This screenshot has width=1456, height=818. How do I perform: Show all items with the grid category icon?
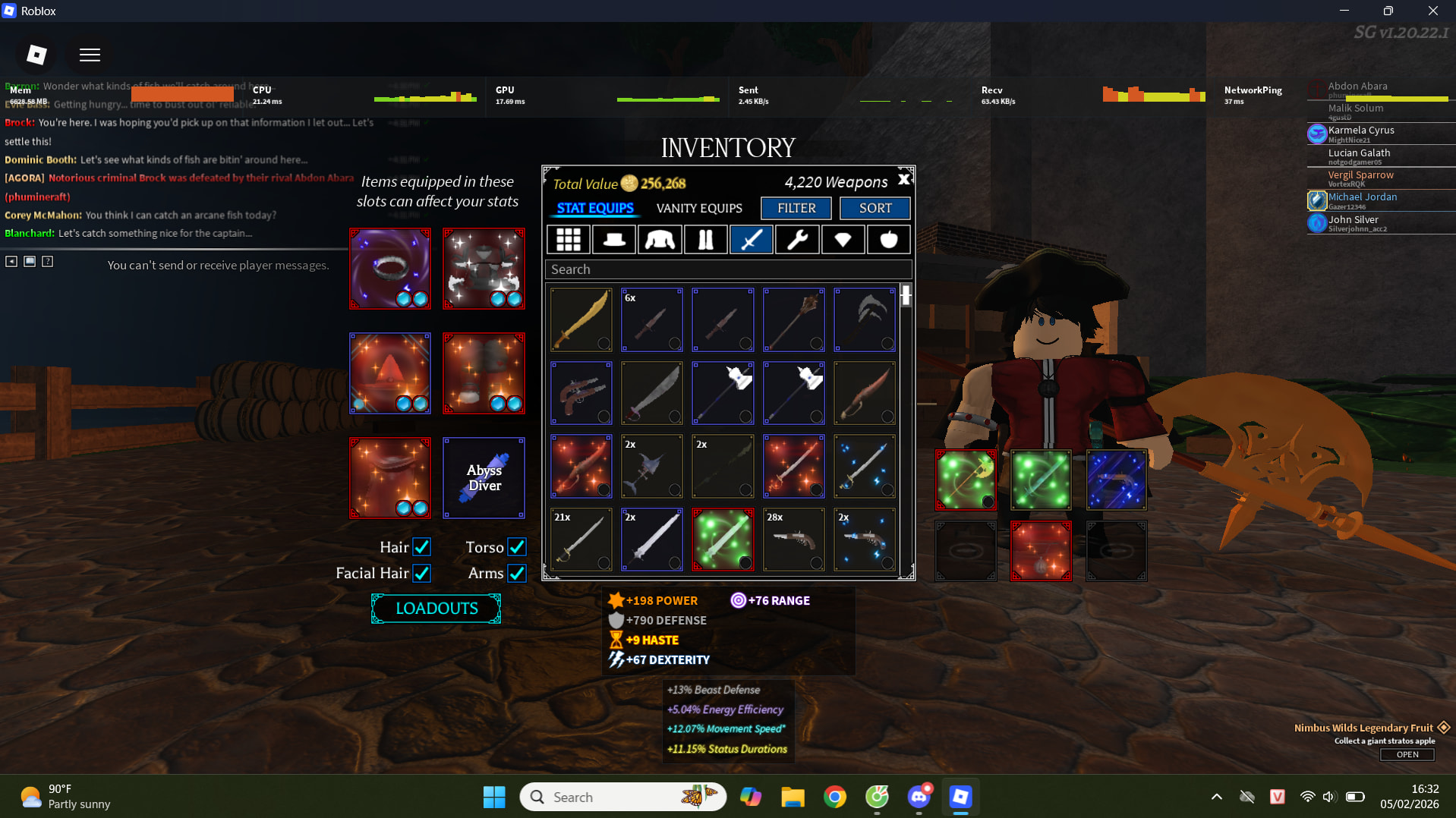569,240
